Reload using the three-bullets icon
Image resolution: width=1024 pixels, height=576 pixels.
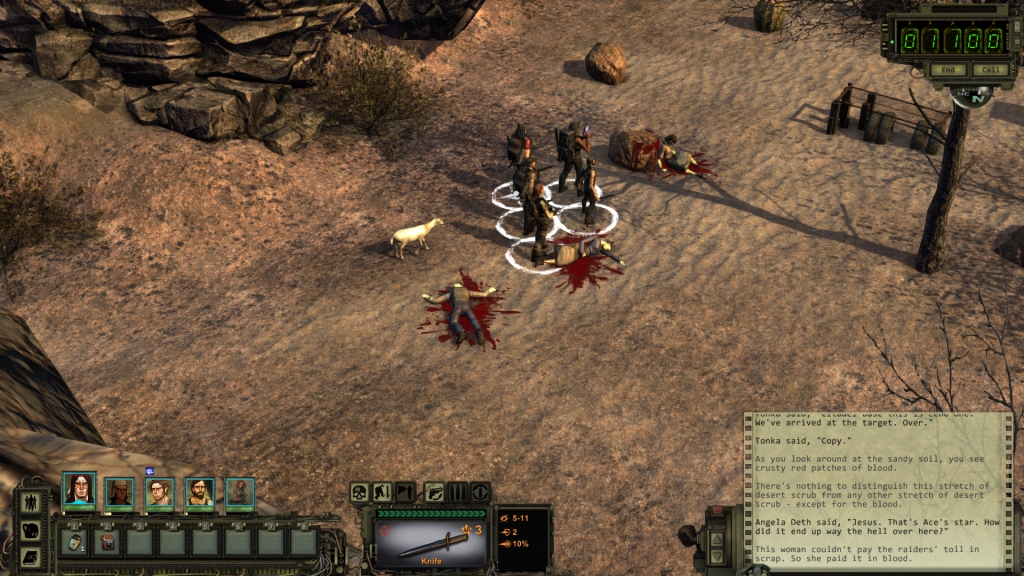click(x=457, y=491)
